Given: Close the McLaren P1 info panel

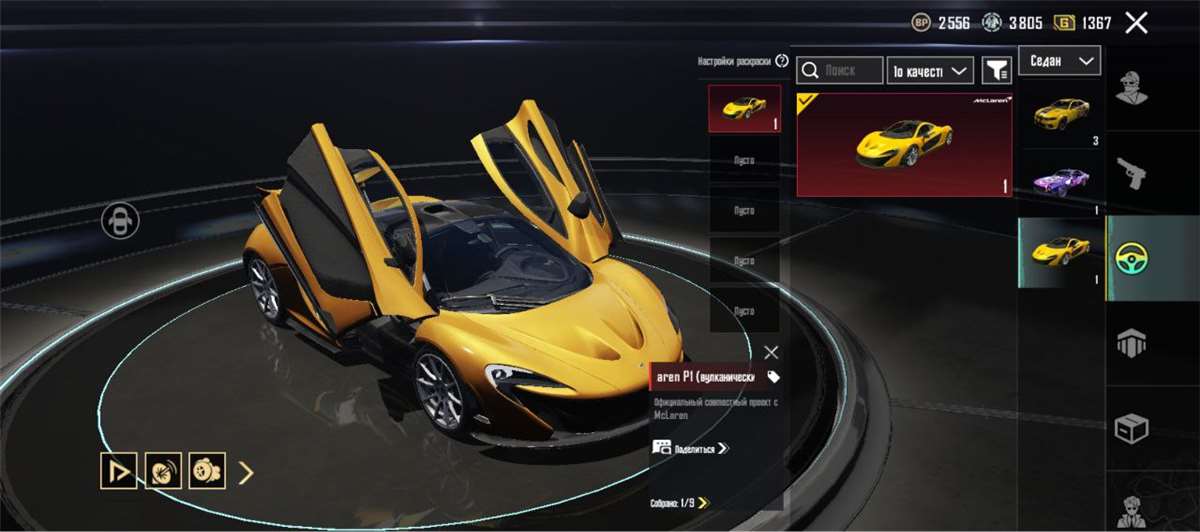Looking at the screenshot, I should tap(771, 352).
